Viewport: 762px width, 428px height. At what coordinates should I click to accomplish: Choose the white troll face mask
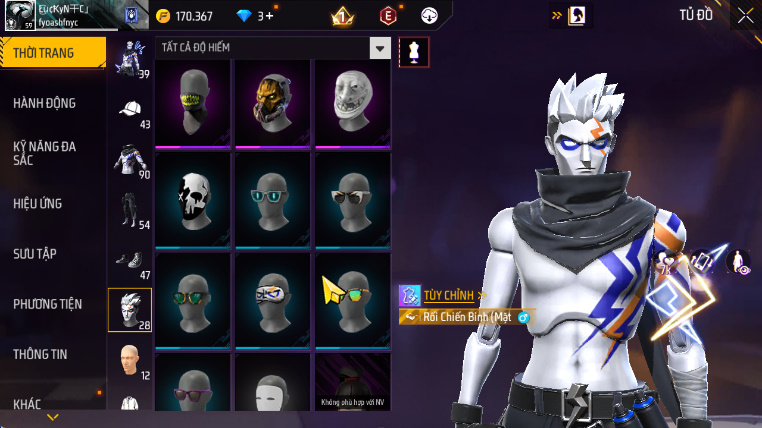point(353,102)
